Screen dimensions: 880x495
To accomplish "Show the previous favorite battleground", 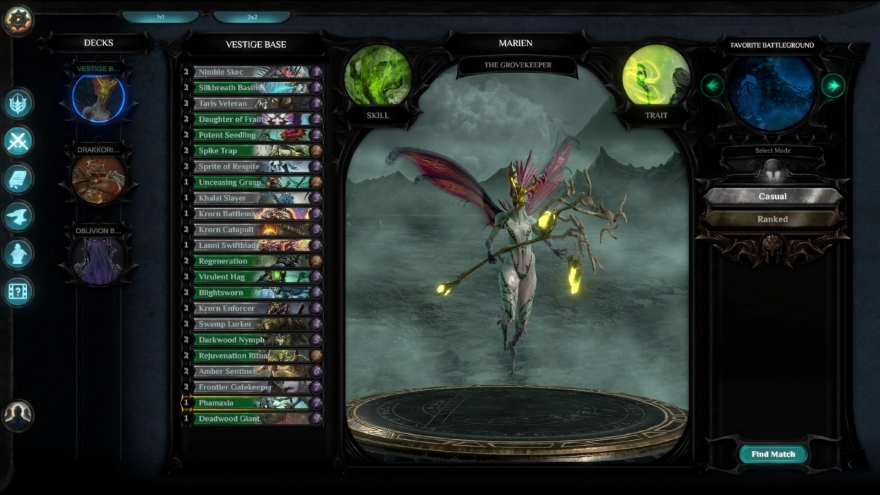I will 712,85.
